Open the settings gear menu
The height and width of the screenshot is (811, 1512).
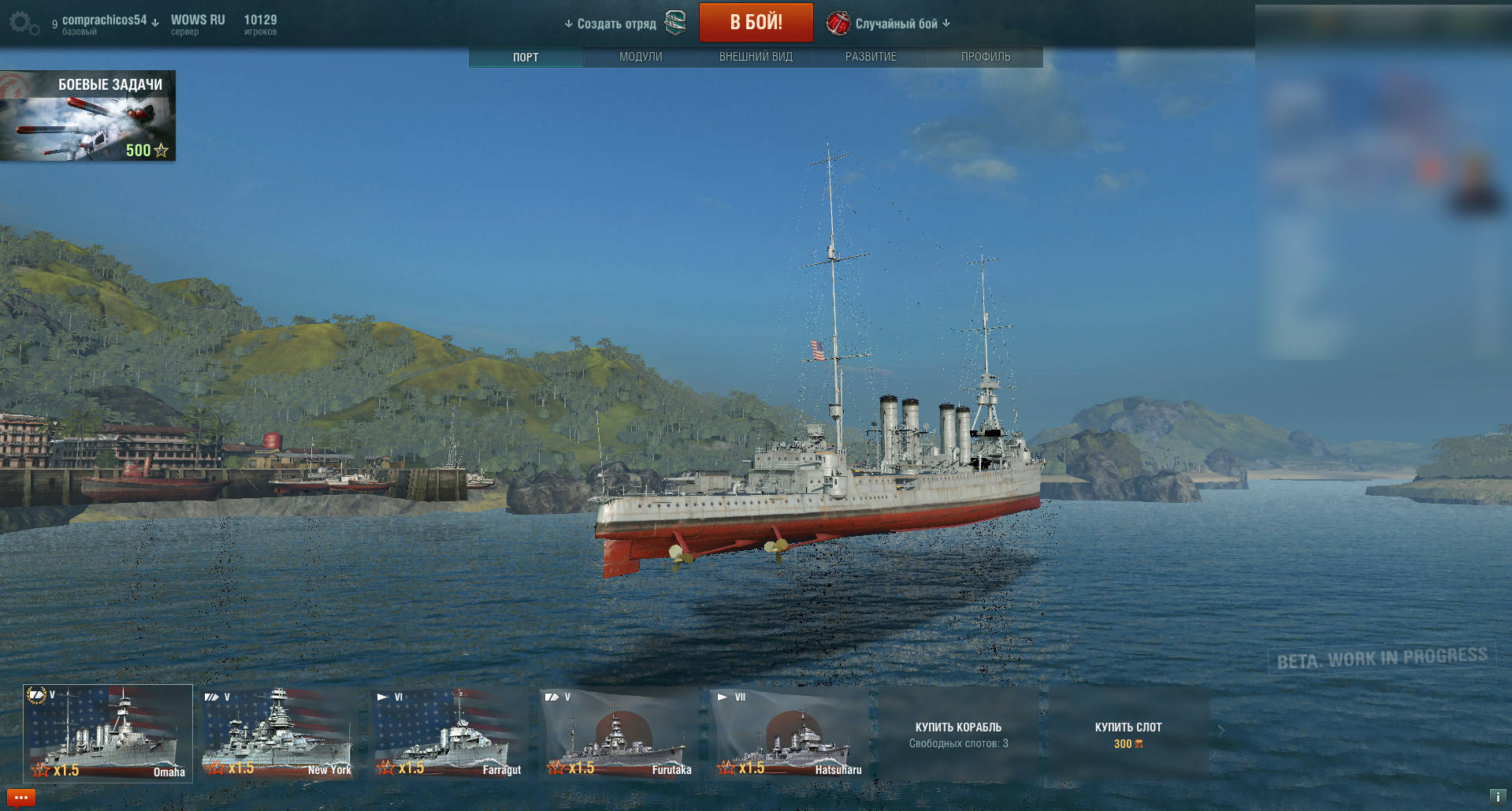coord(23,23)
